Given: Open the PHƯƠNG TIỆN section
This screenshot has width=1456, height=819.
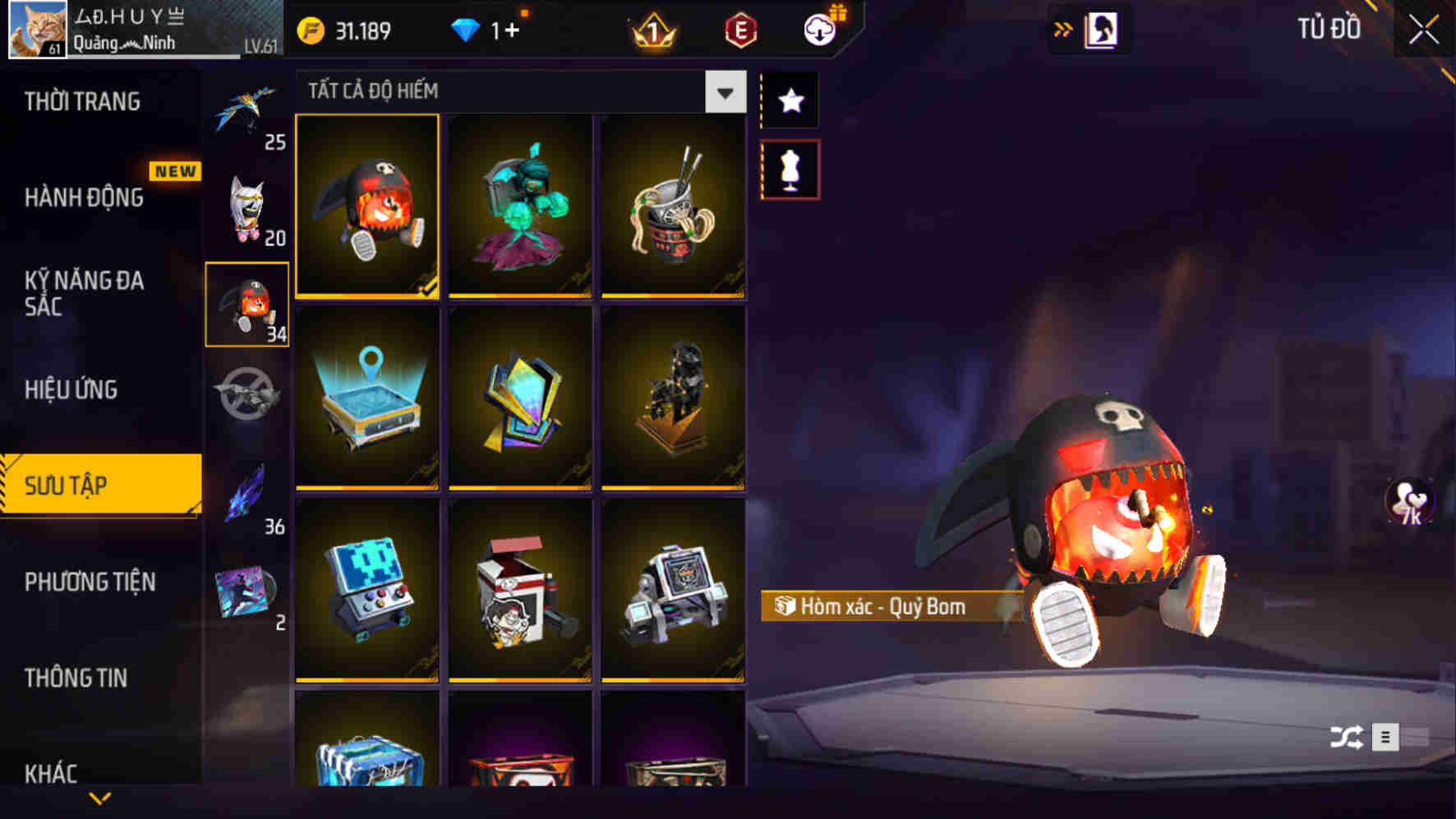Looking at the screenshot, I should tap(90, 582).
